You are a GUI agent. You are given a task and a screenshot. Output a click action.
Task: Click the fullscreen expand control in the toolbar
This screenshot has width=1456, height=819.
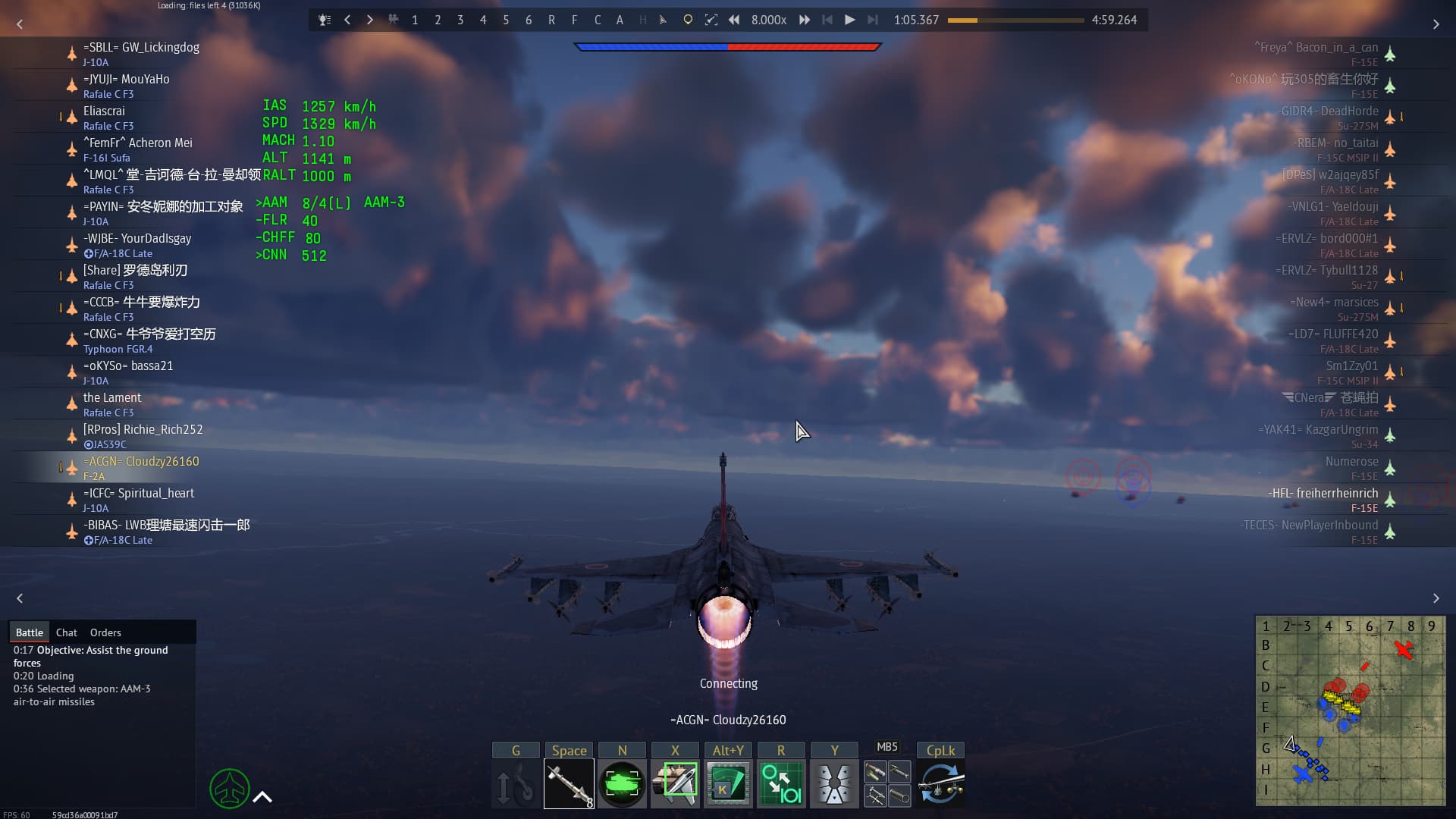pyautogui.click(x=711, y=20)
